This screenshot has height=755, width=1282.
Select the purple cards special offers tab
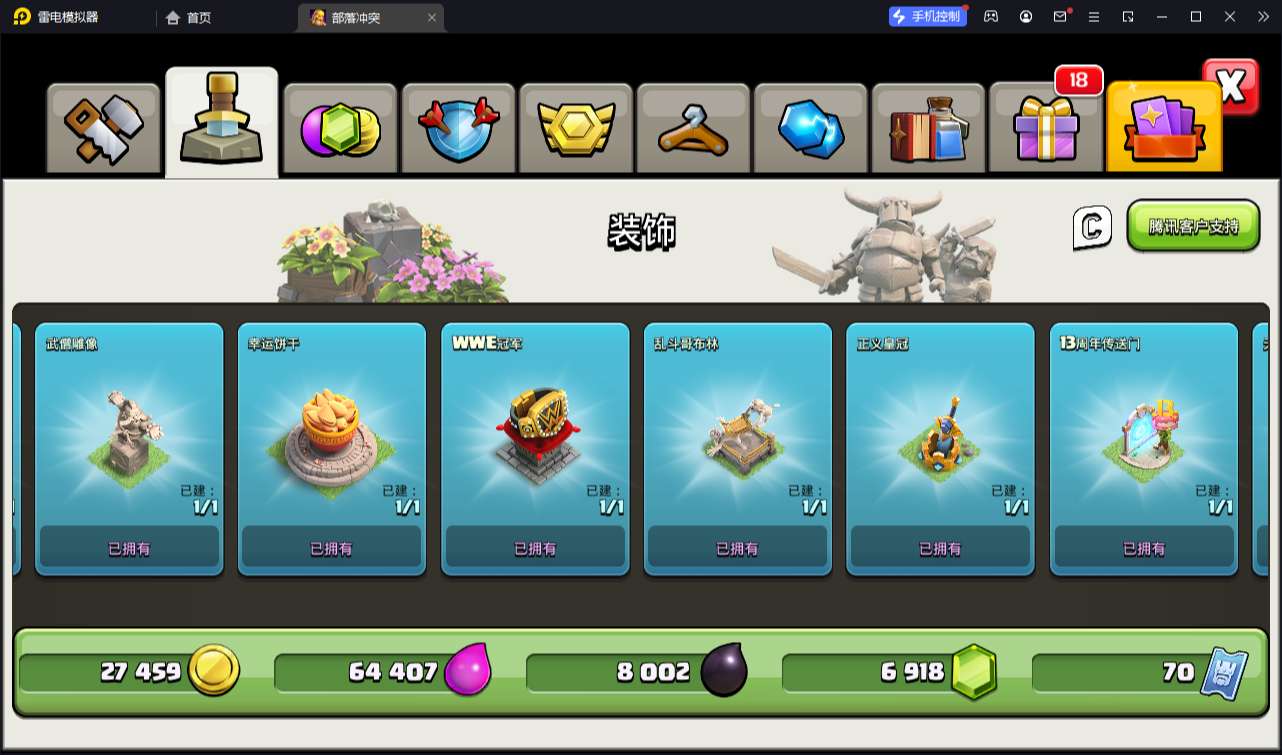[1163, 130]
